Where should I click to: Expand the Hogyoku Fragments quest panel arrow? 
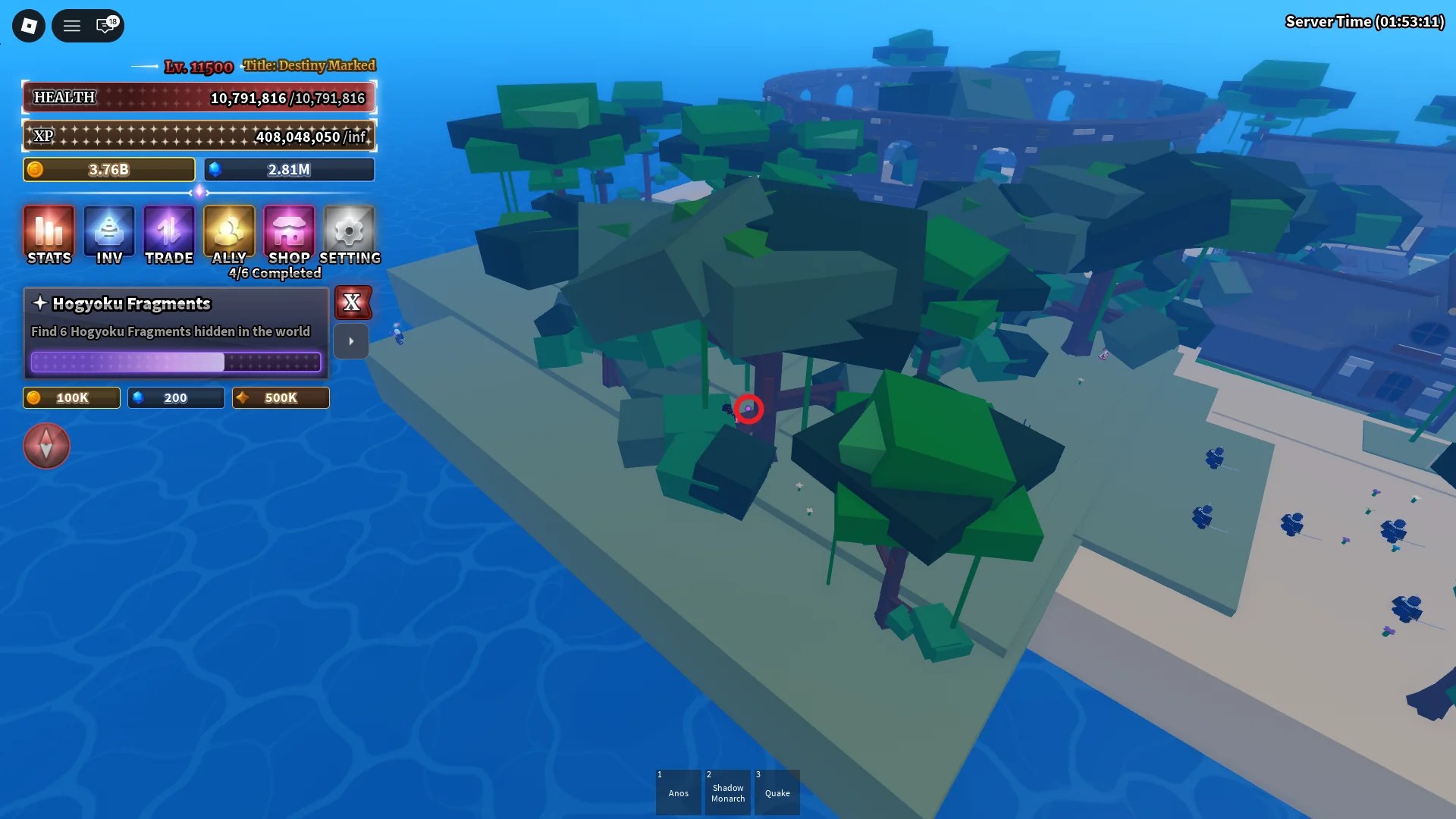coord(351,341)
